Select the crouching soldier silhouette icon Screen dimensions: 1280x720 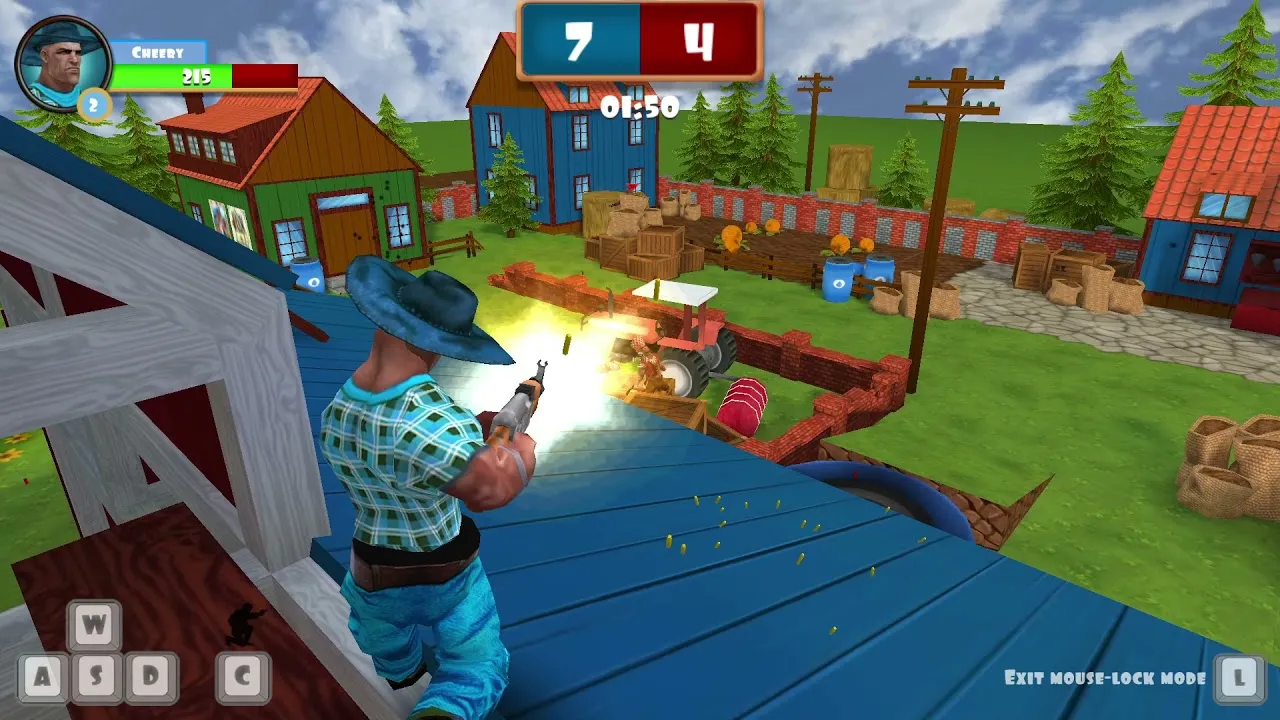[x=243, y=624]
